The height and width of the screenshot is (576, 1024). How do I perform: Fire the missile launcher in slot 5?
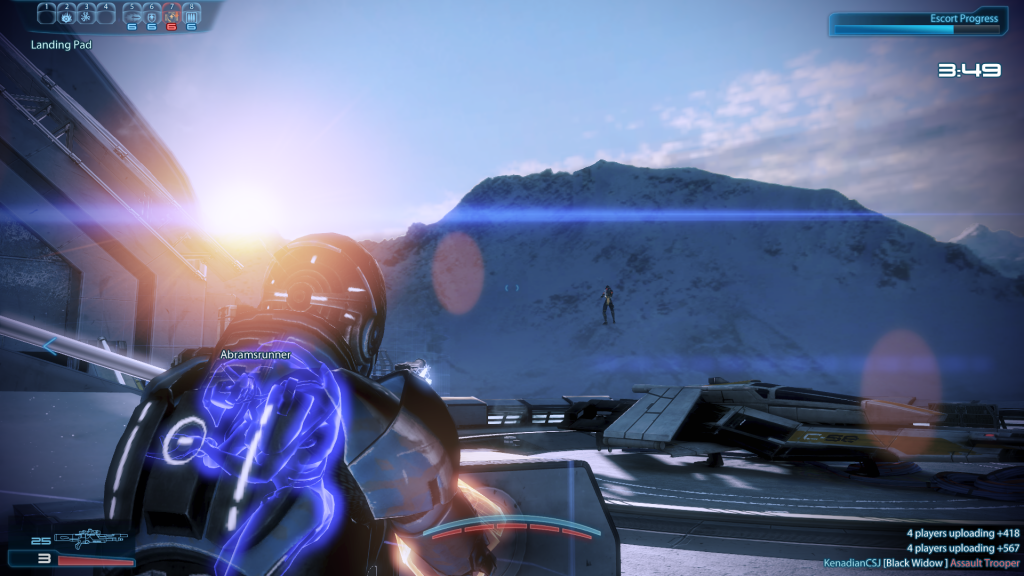[x=132, y=16]
